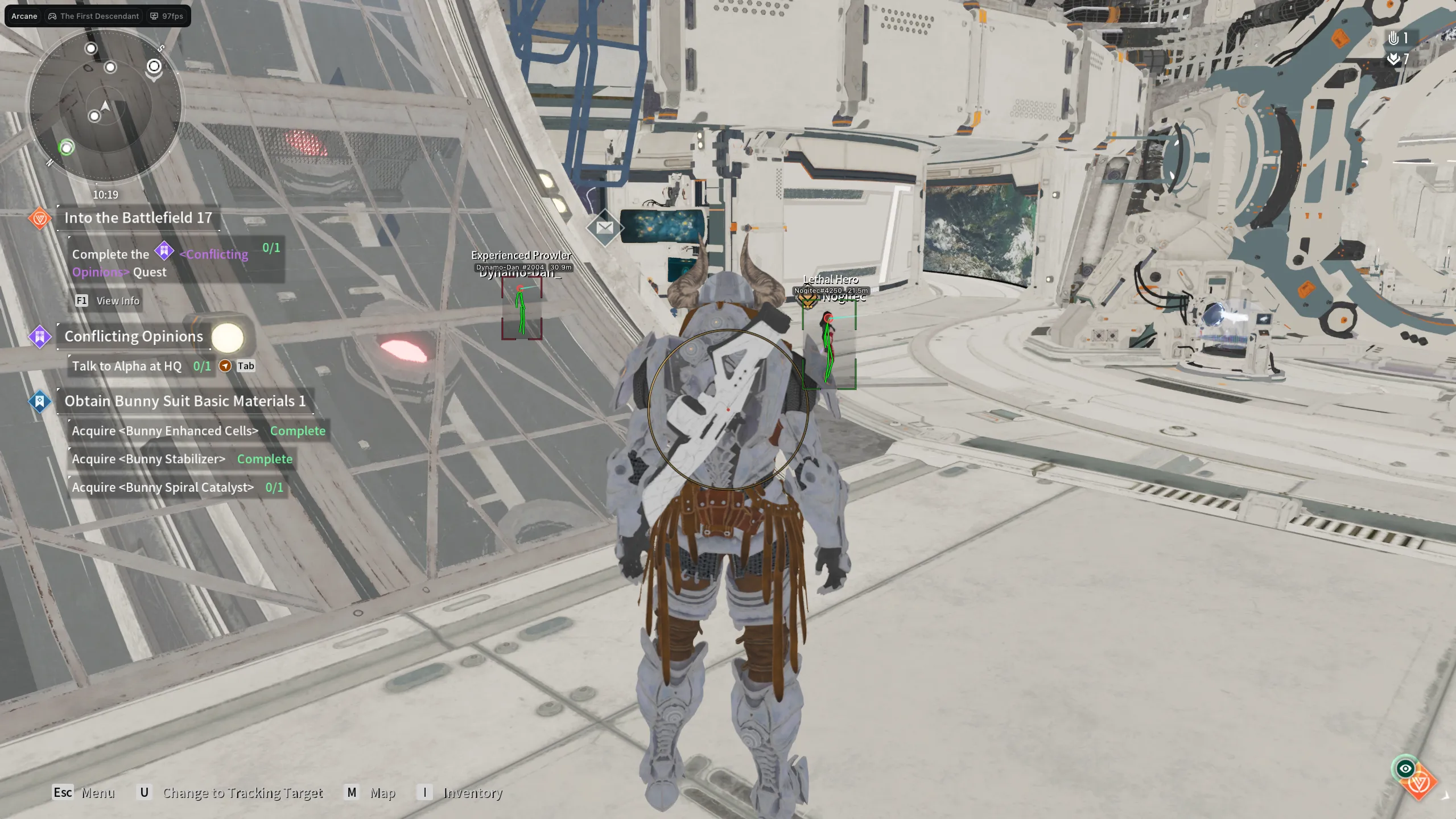Click the mailbox envelope marker
1456x819 pixels.
click(604, 228)
